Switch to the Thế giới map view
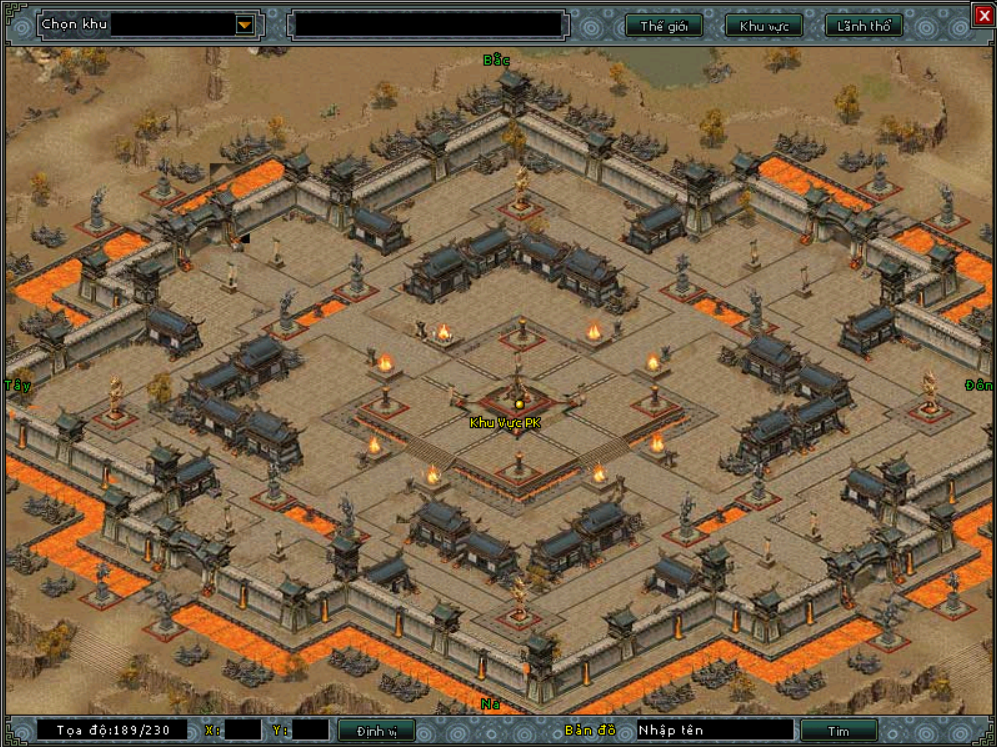Screen dimensions: 997x747 (664, 26)
